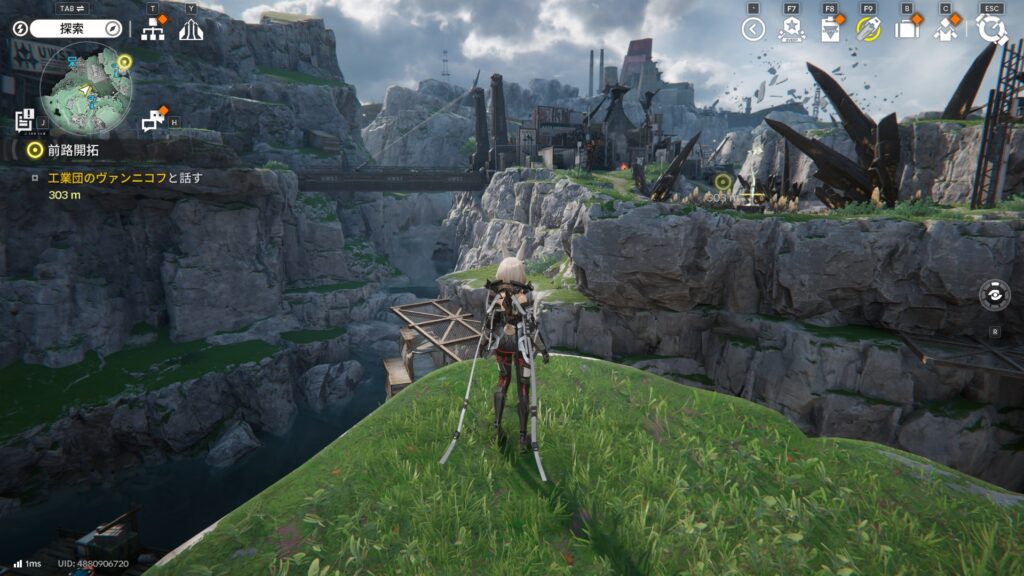
Task: Activate the eye scan wheel icon
Action: coord(995,296)
